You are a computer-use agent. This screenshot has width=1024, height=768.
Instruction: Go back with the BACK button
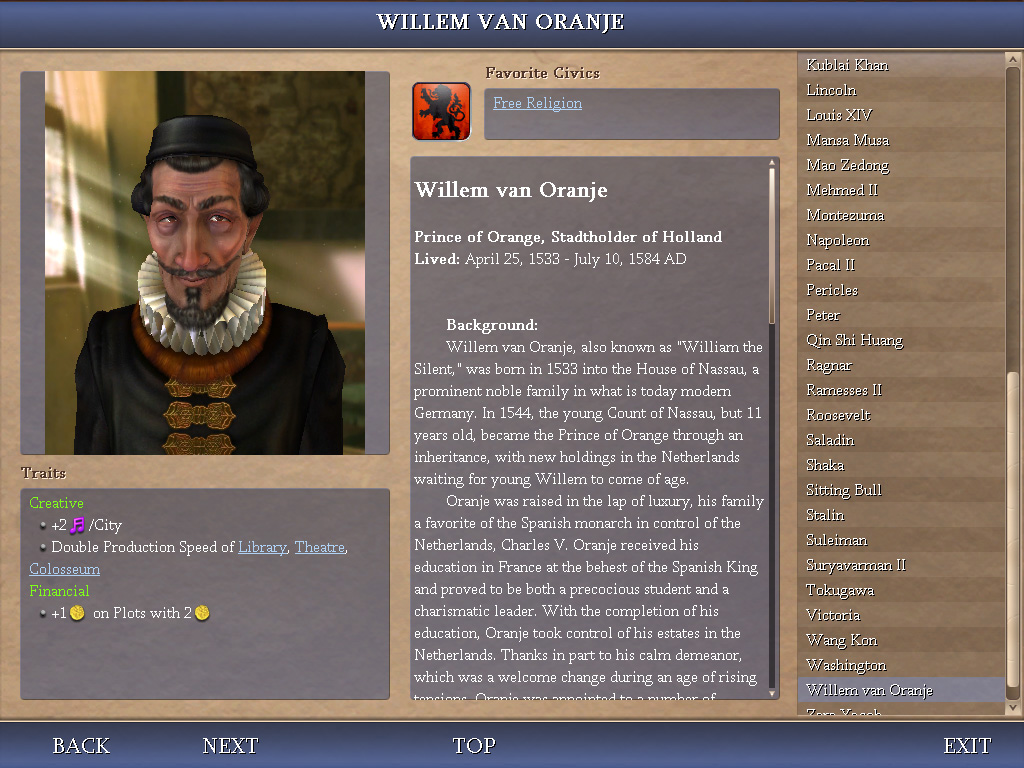pos(81,746)
